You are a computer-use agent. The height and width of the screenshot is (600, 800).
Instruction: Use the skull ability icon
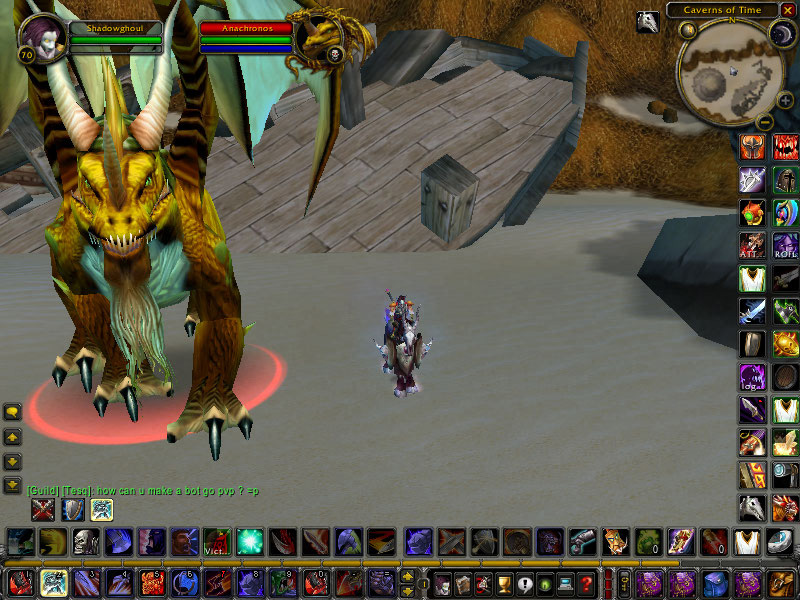(85, 543)
